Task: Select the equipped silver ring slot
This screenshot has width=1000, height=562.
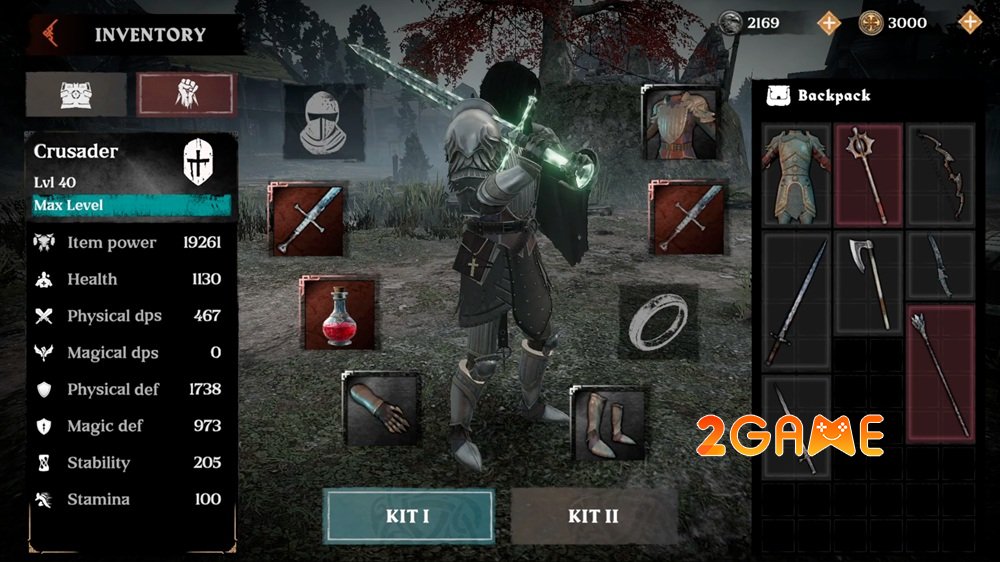Action: pyautogui.click(x=658, y=322)
